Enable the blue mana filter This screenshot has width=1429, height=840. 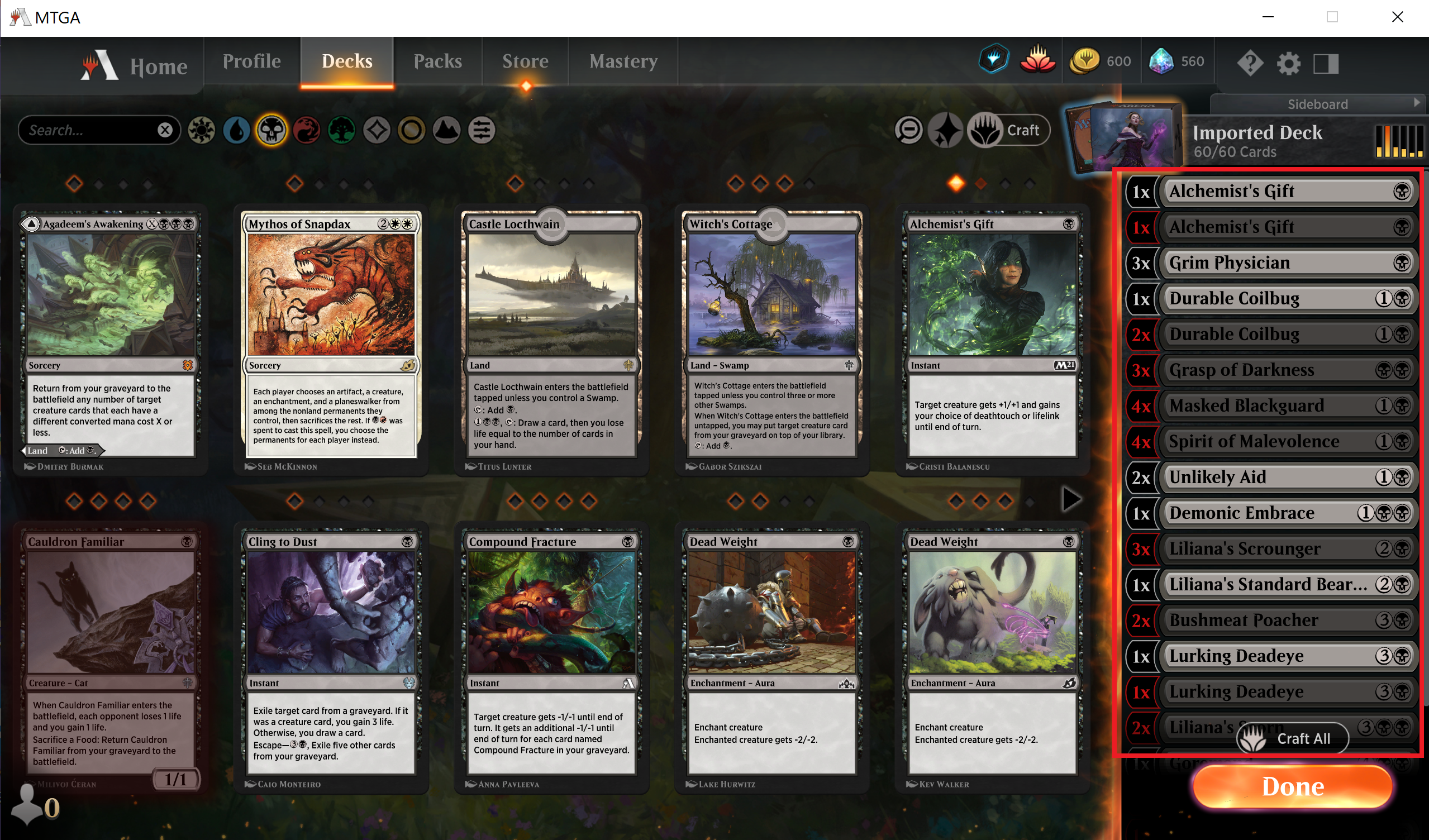[x=236, y=130]
